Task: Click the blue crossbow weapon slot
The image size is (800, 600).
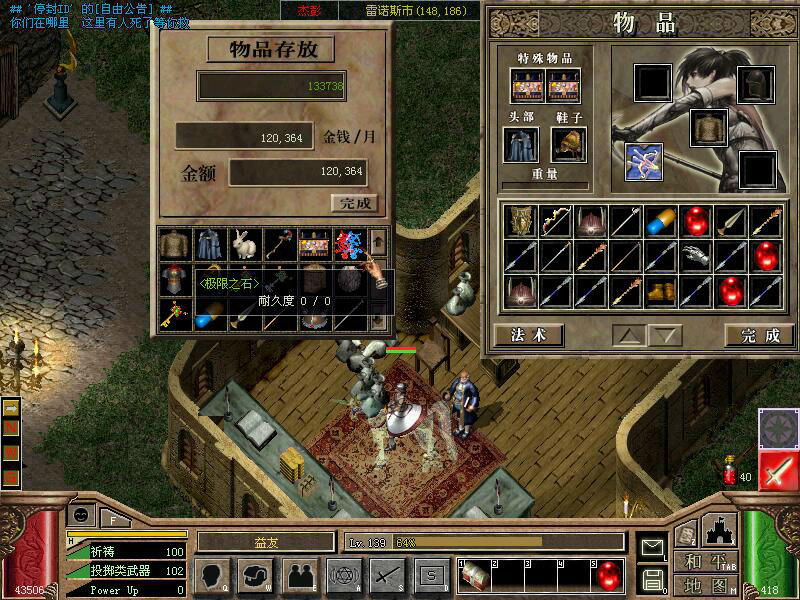Action: pos(645,162)
